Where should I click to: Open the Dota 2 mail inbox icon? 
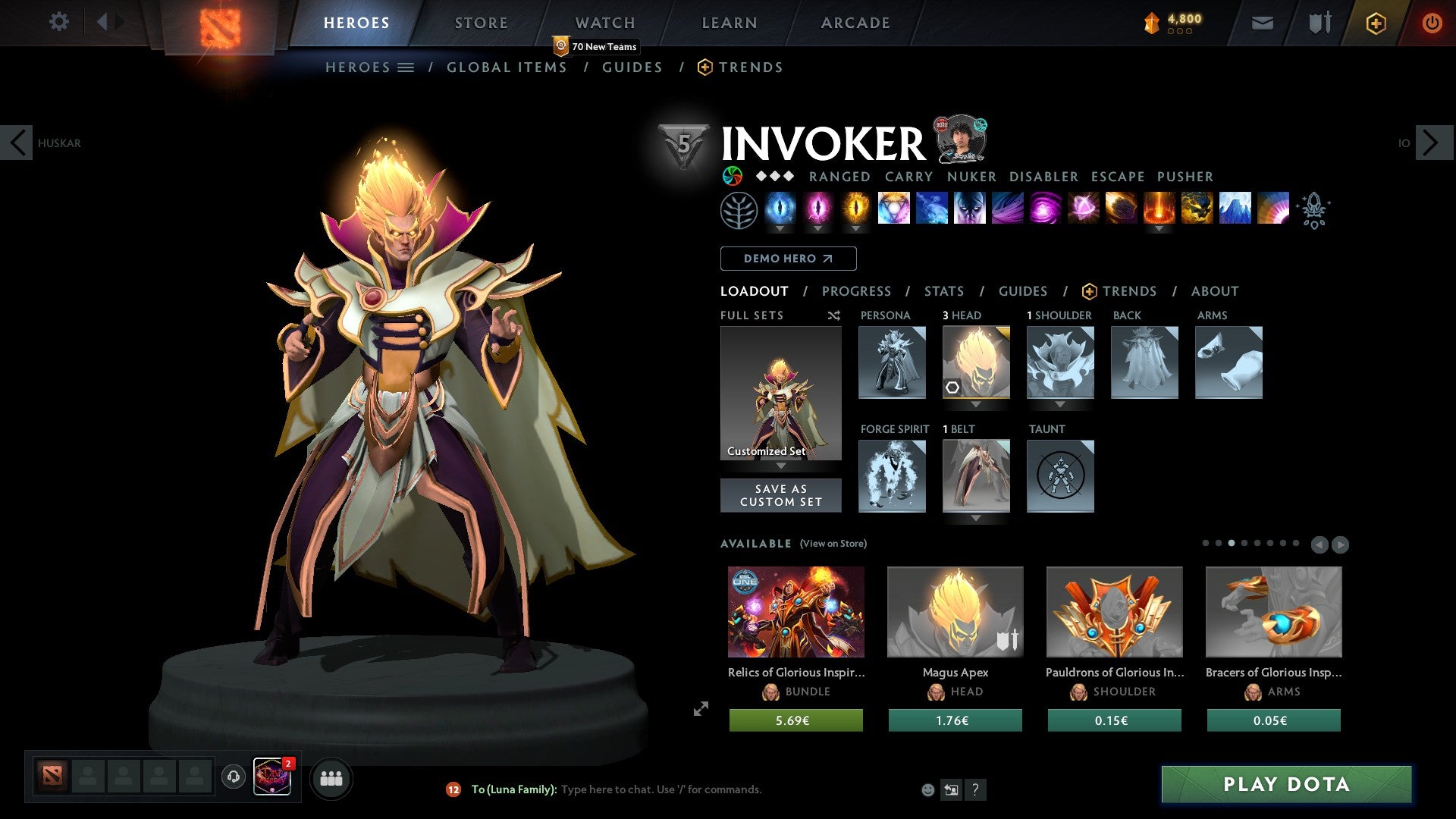pyautogui.click(x=1263, y=23)
